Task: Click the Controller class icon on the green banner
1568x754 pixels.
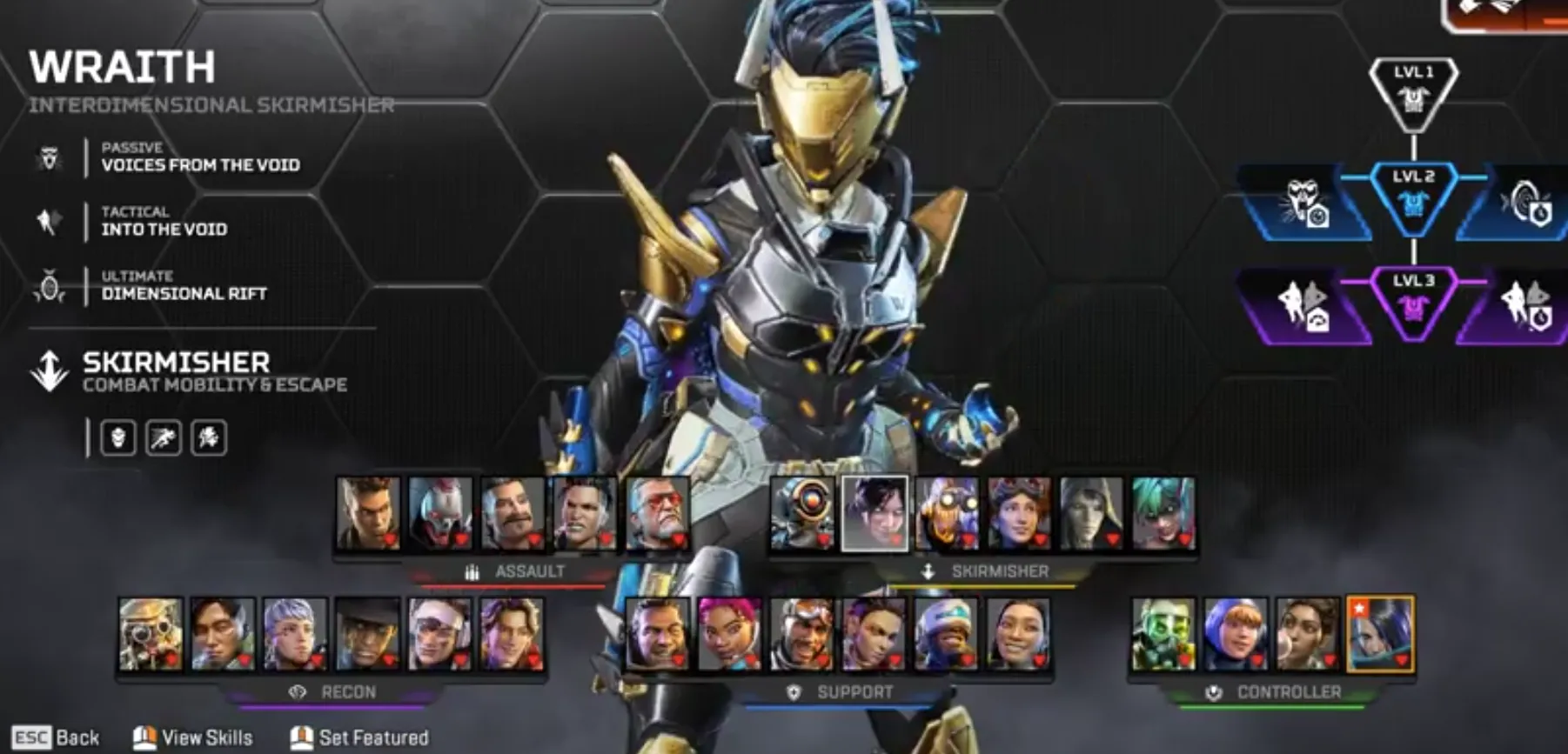Action: click(1215, 693)
